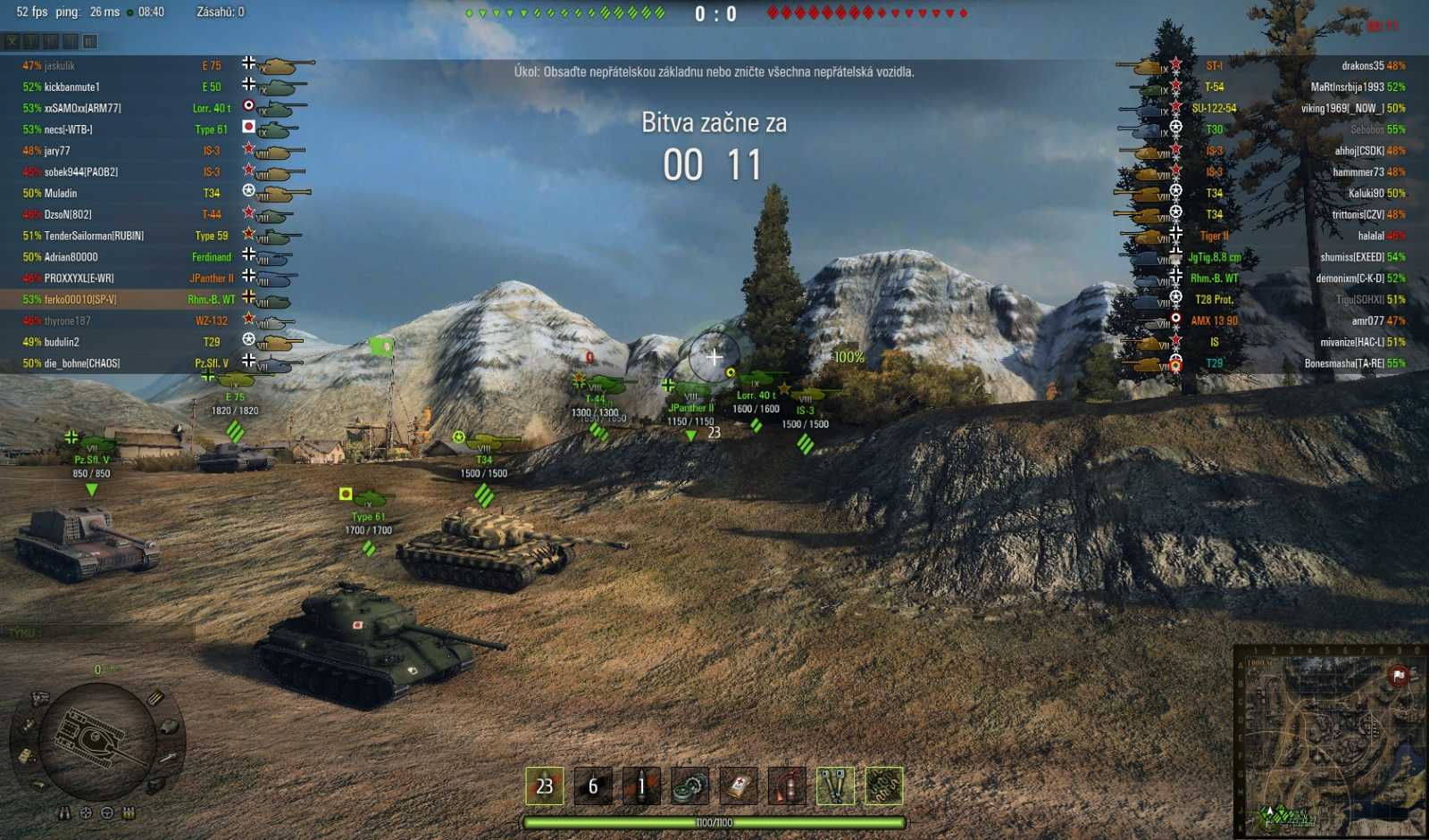1429x840 pixels.
Task: Use the fire extinguisher consumable
Action: (787, 786)
